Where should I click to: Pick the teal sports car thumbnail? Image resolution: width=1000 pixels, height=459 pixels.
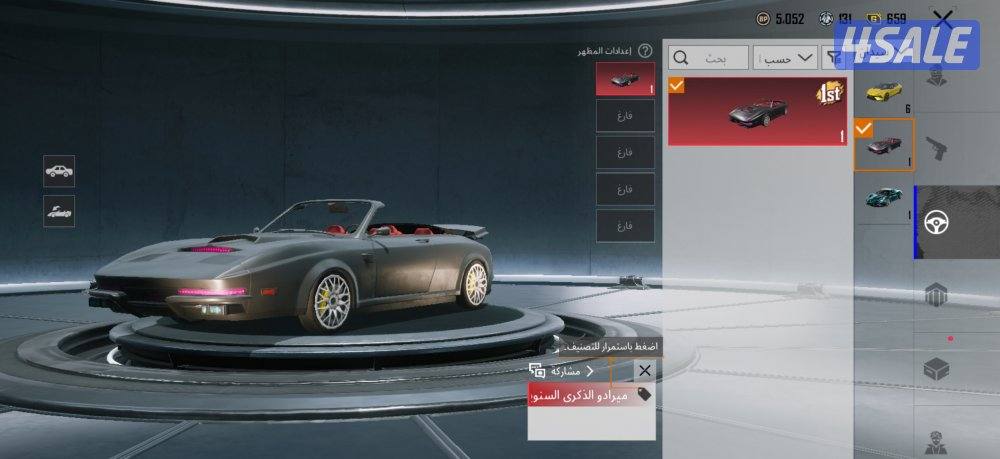(x=883, y=197)
